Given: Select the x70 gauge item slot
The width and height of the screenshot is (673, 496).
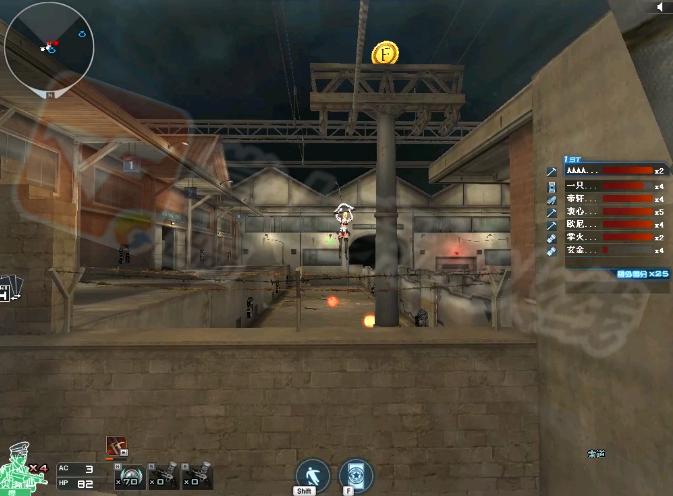Looking at the screenshot, I should 128,475.
